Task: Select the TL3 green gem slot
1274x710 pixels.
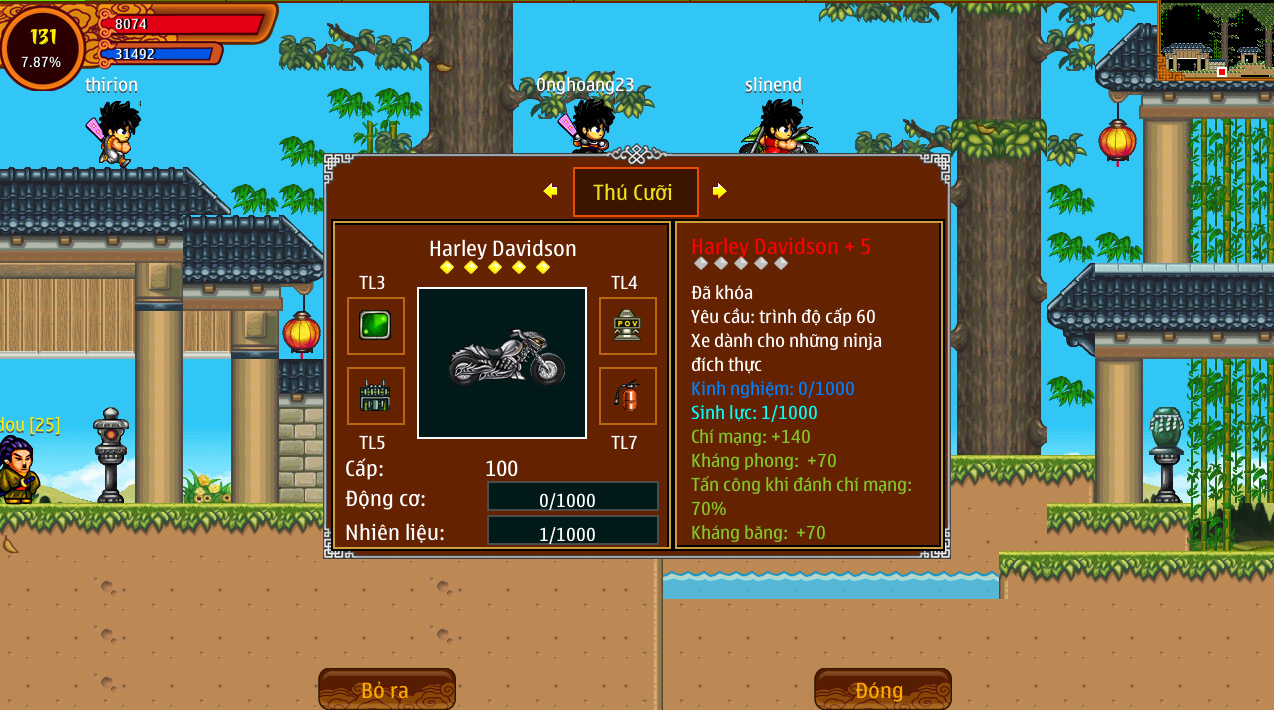Action: [x=376, y=326]
